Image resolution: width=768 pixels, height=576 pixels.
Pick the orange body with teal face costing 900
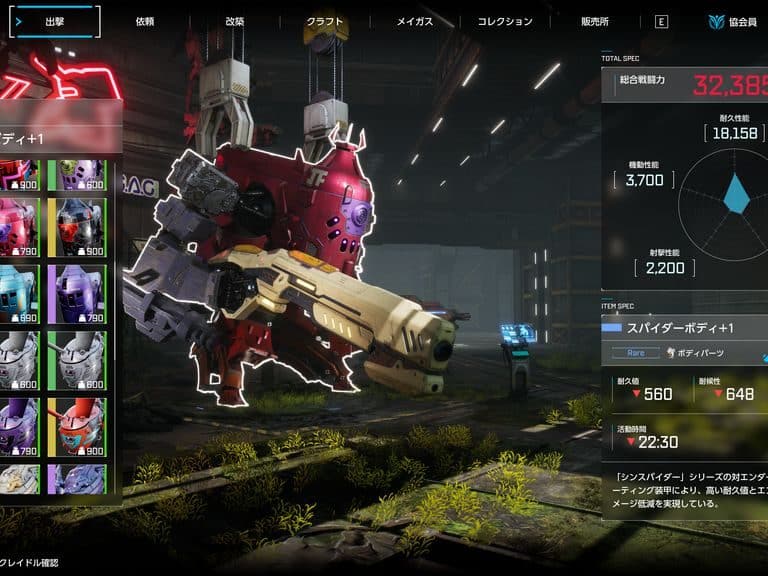tap(81, 427)
